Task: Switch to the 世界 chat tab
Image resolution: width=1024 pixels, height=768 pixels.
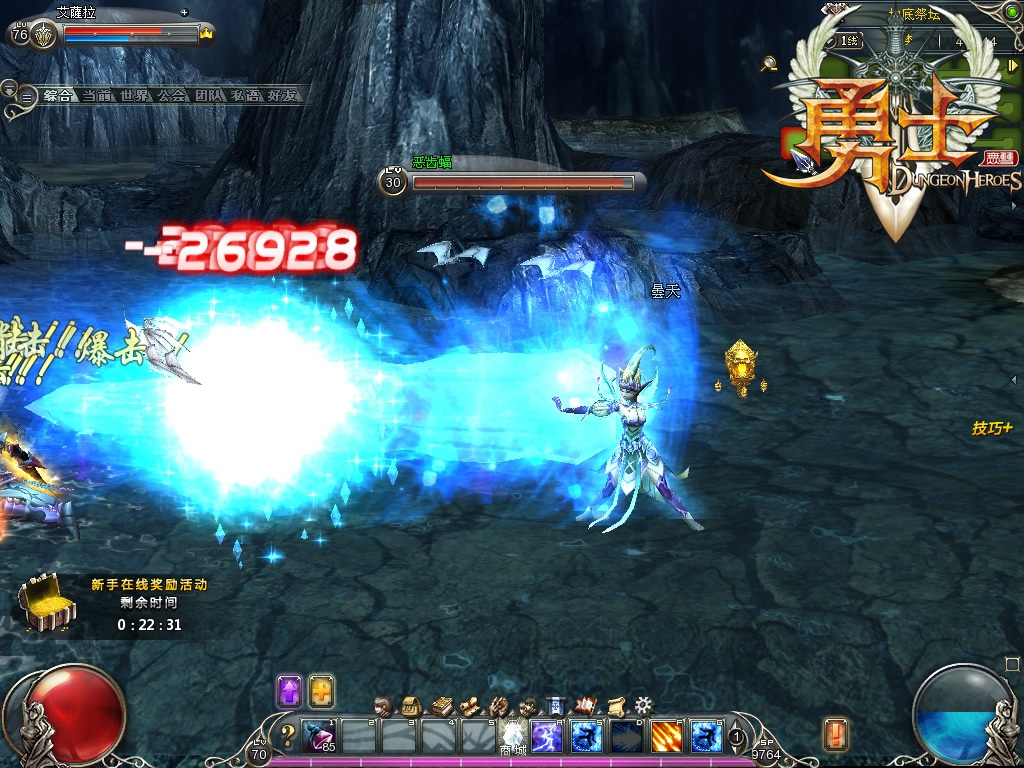Action: pos(134,96)
